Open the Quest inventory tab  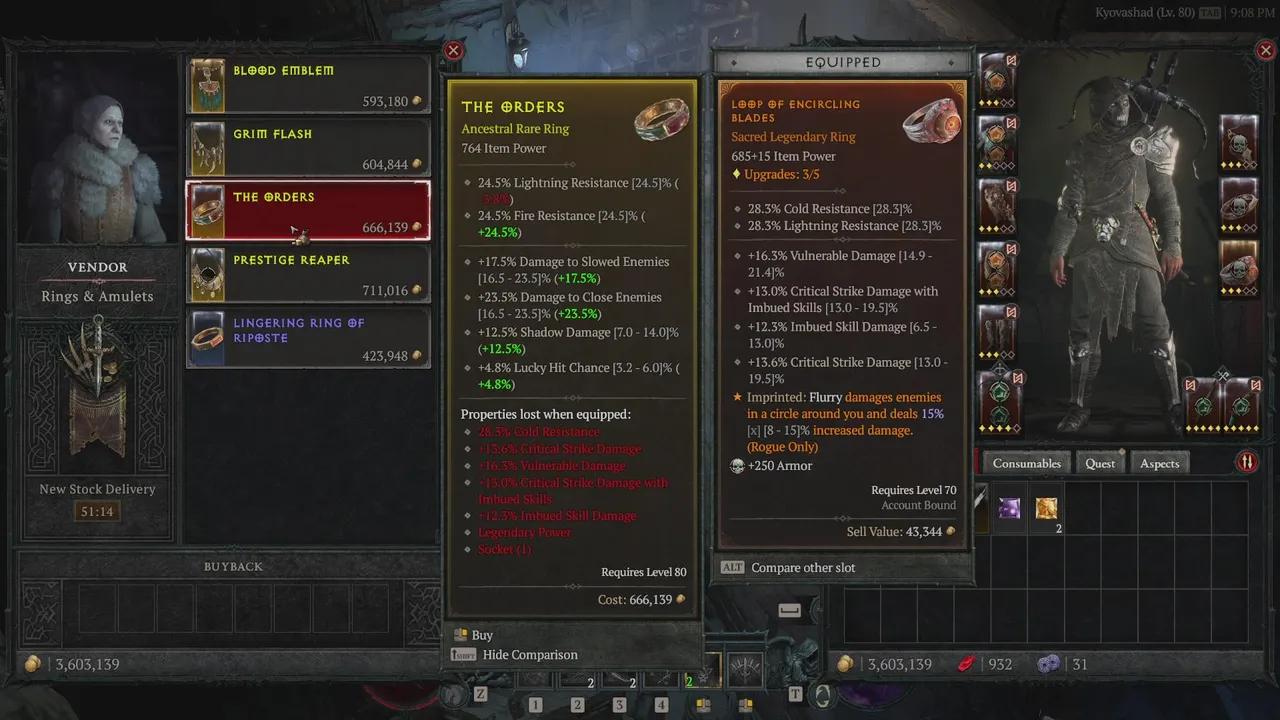[1099, 463]
